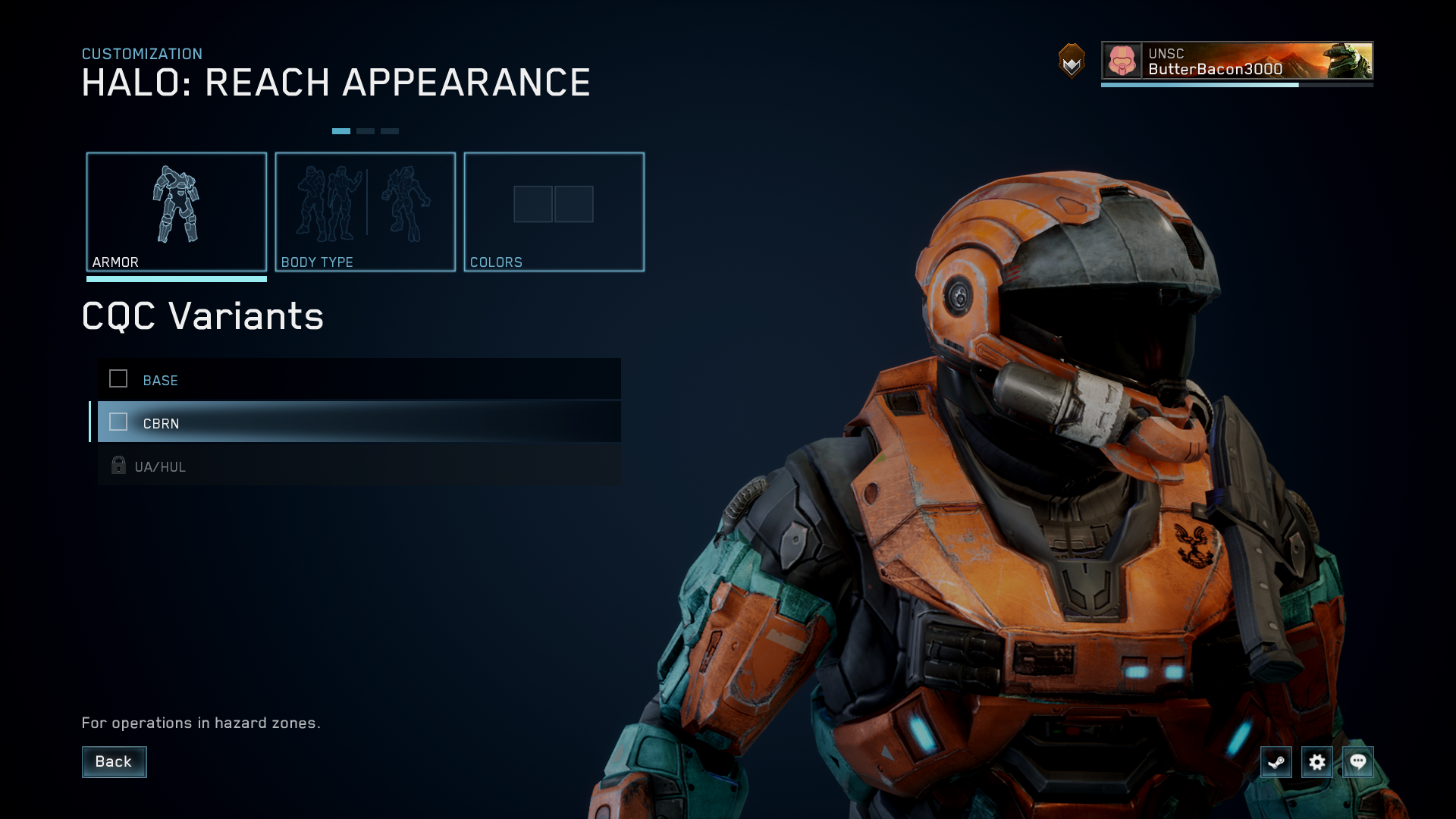Open the settings gear icon
1456x819 pixels.
pyautogui.click(x=1317, y=762)
